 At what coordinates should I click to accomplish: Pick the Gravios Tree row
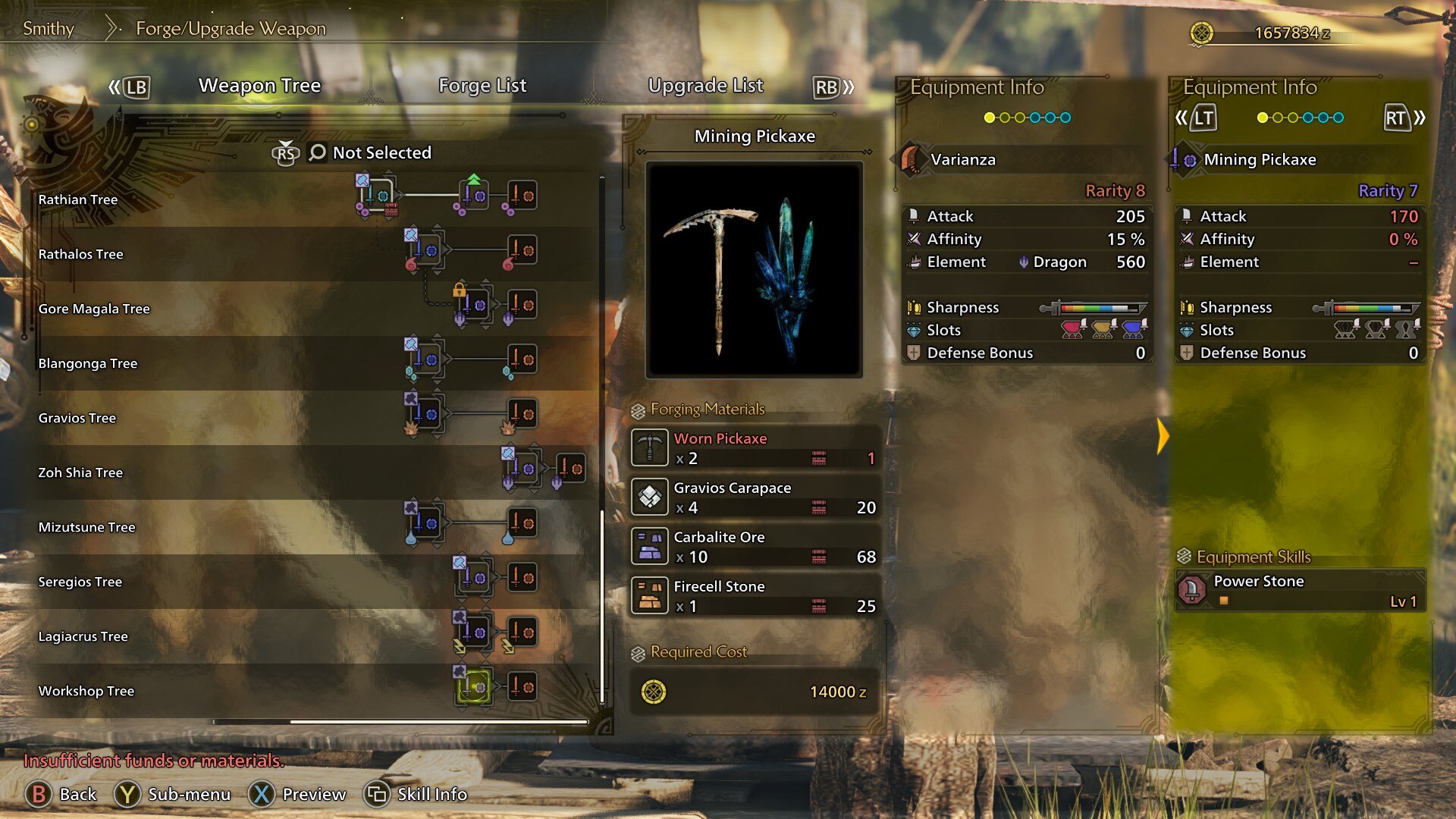pyautogui.click(x=77, y=418)
